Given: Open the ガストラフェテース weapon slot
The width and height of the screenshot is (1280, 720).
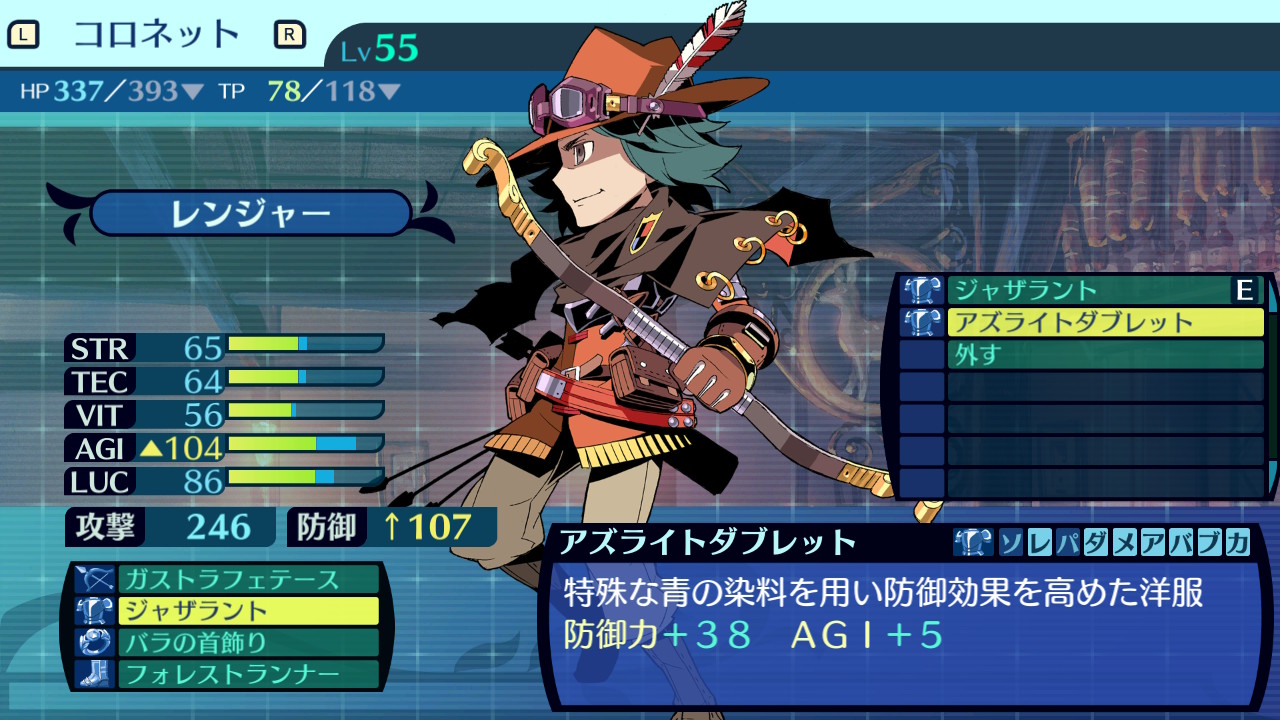Looking at the screenshot, I should click(248, 579).
